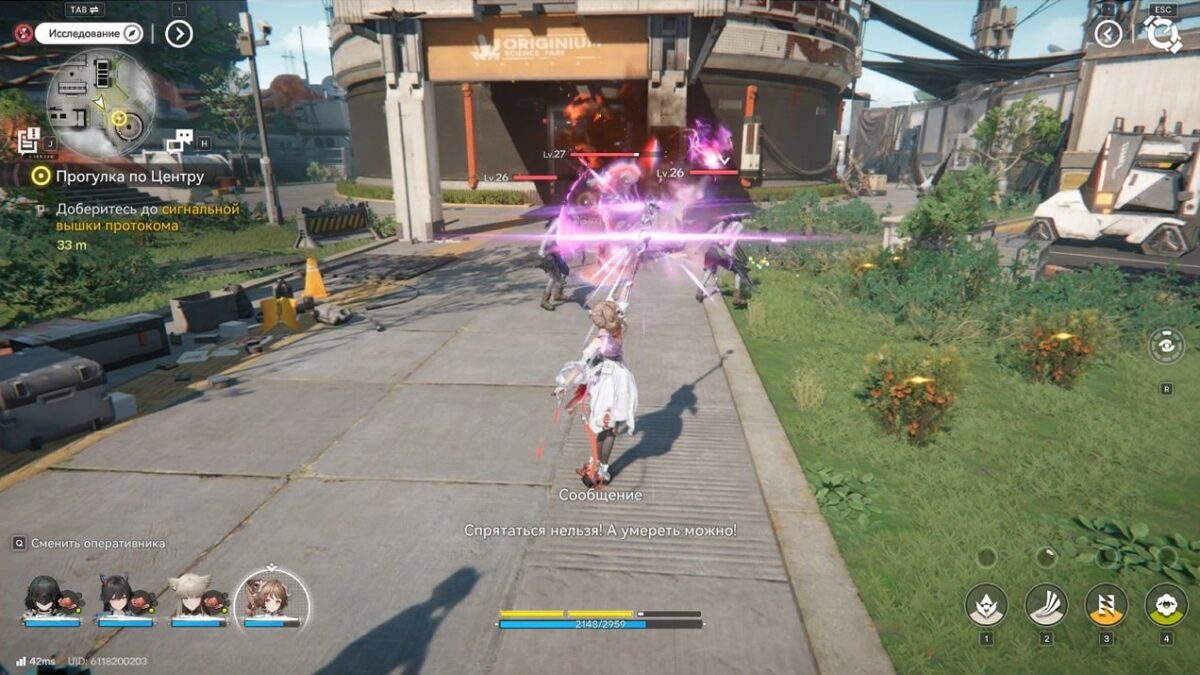The image size is (1200, 675).
Task: Switch to the blonde cat-eared operator
Action: click(x=191, y=596)
